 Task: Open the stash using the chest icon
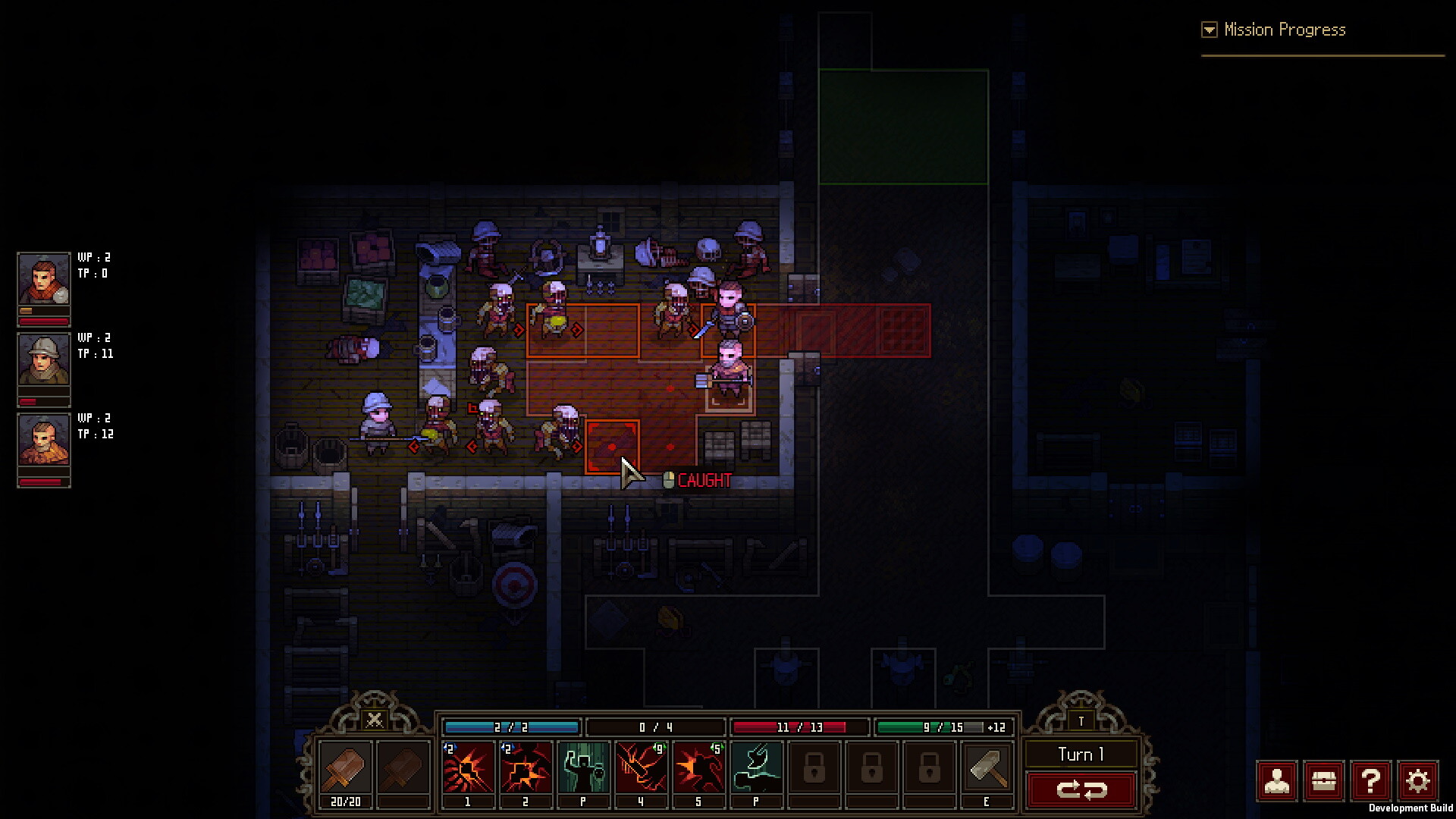[1324, 781]
